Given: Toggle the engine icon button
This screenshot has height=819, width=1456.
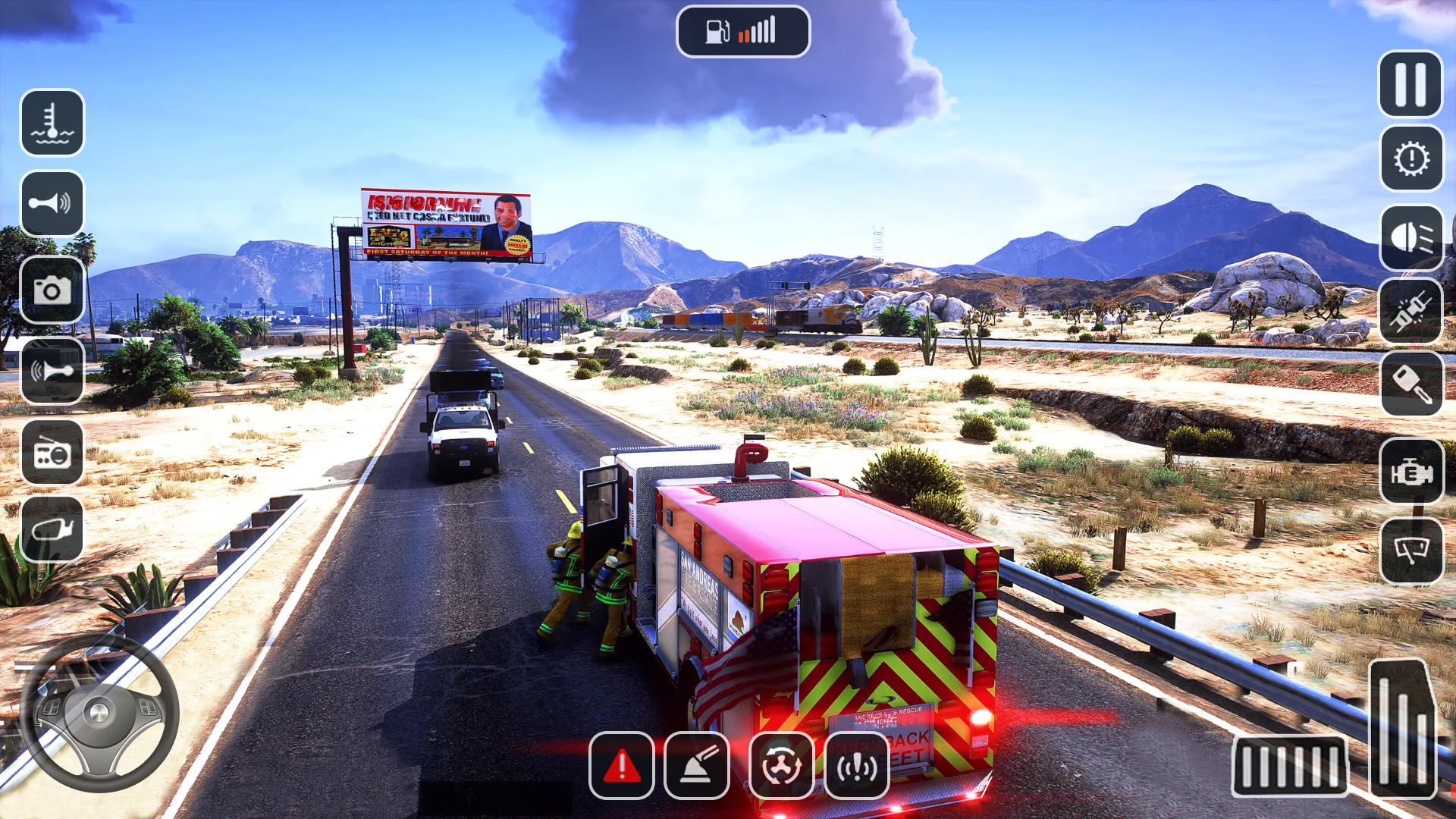Looking at the screenshot, I should [x=1411, y=472].
